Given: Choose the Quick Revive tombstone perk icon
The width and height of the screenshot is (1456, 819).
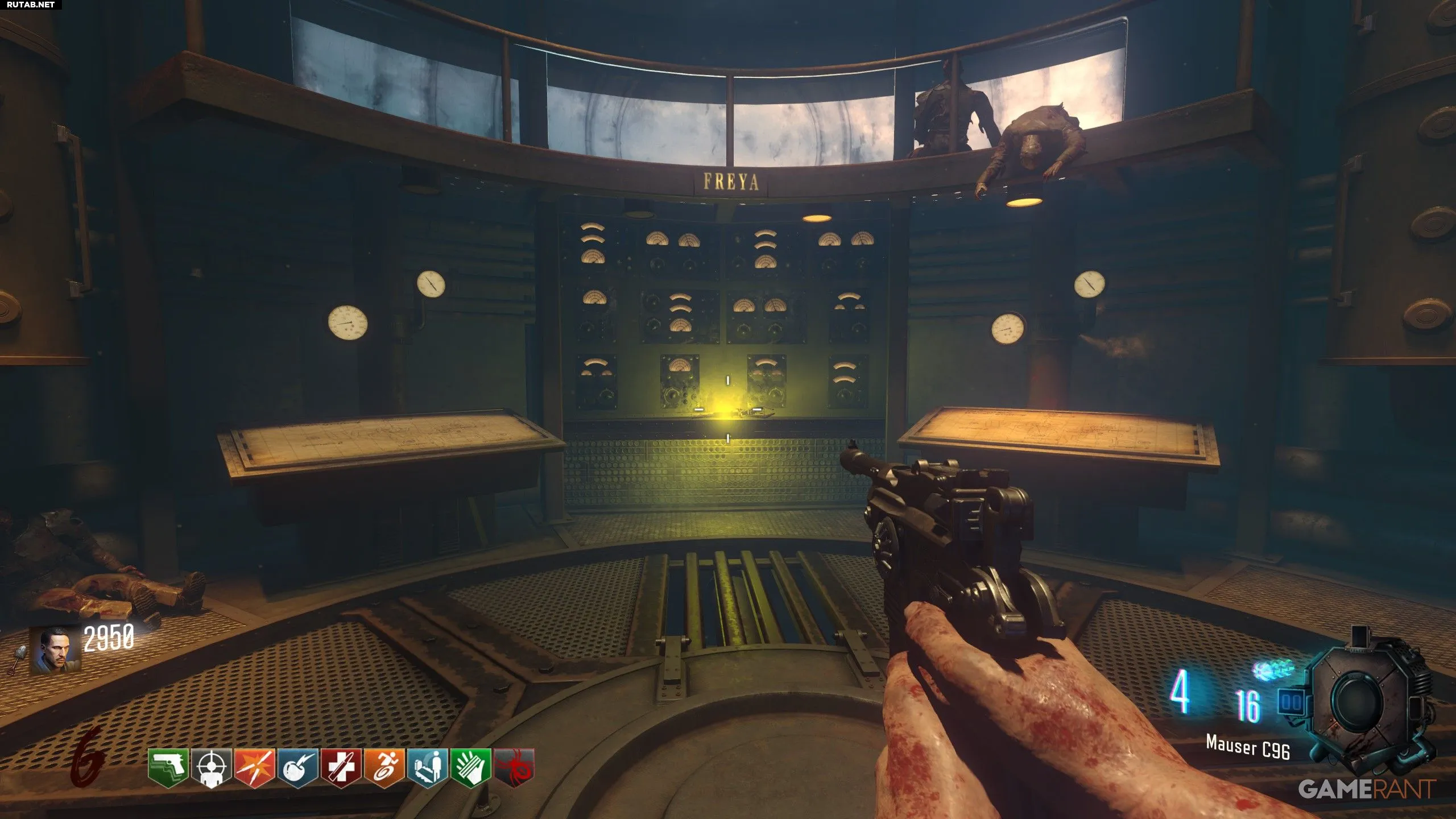Looking at the screenshot, I should [427, 768].
